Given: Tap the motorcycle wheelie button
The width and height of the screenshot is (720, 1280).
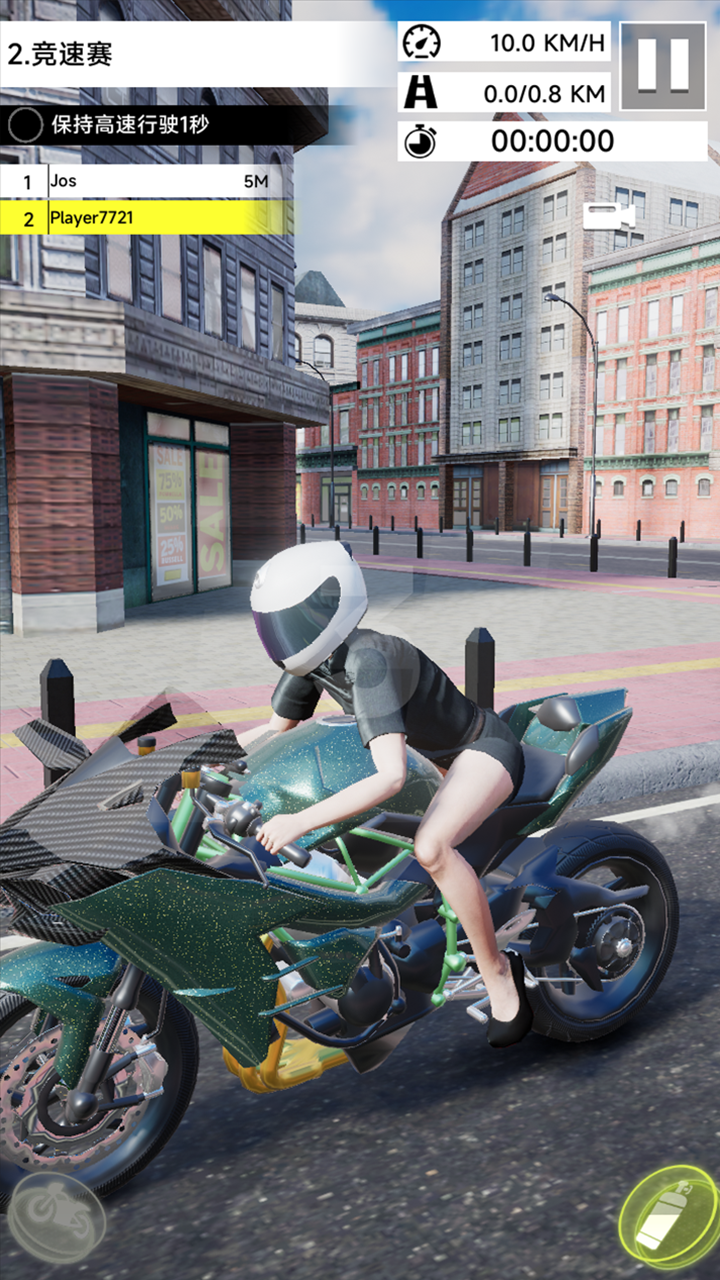Looking at the screenshot, I should (57, 1218).
